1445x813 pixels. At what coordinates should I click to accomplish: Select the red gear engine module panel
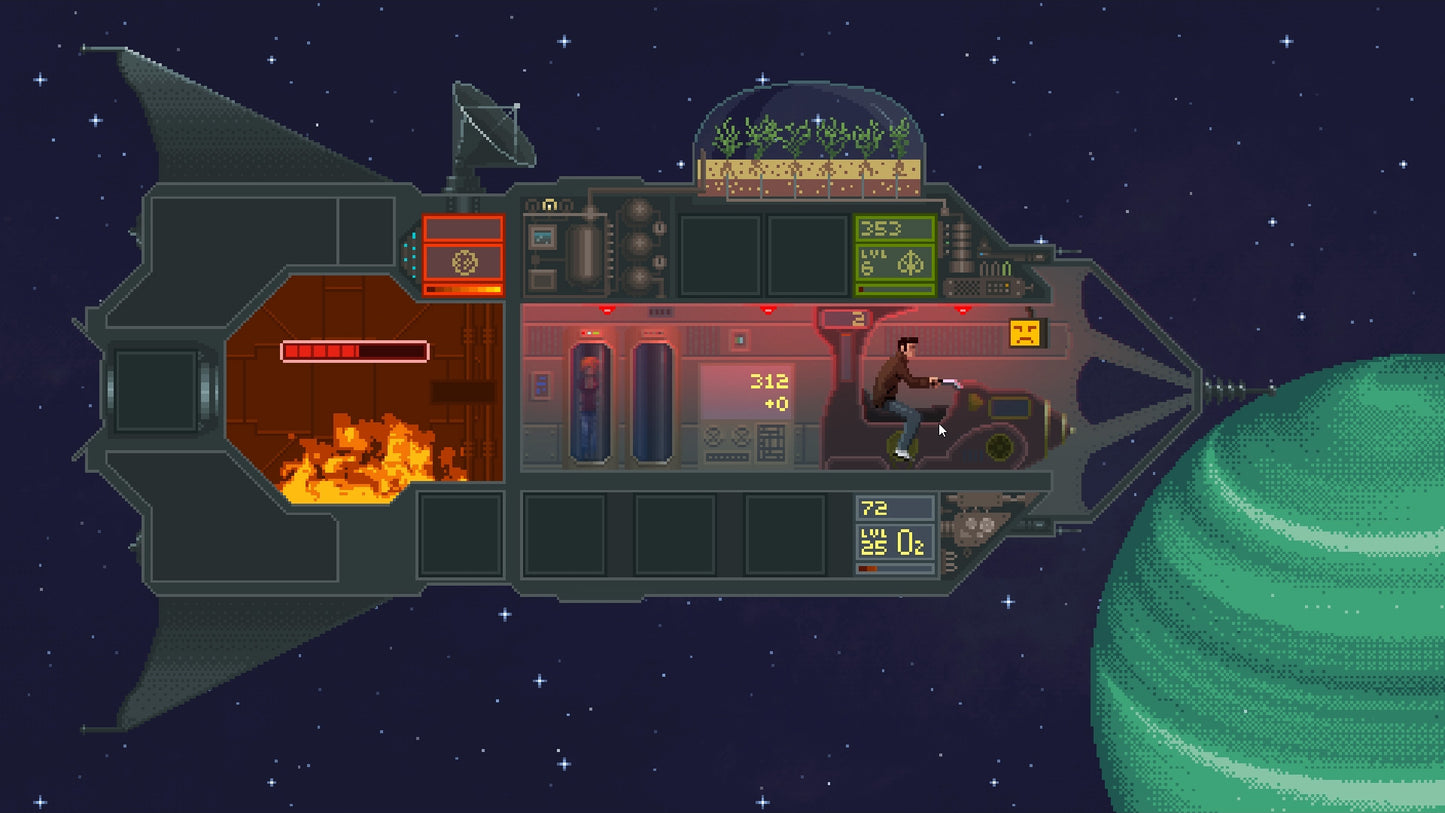463,262
